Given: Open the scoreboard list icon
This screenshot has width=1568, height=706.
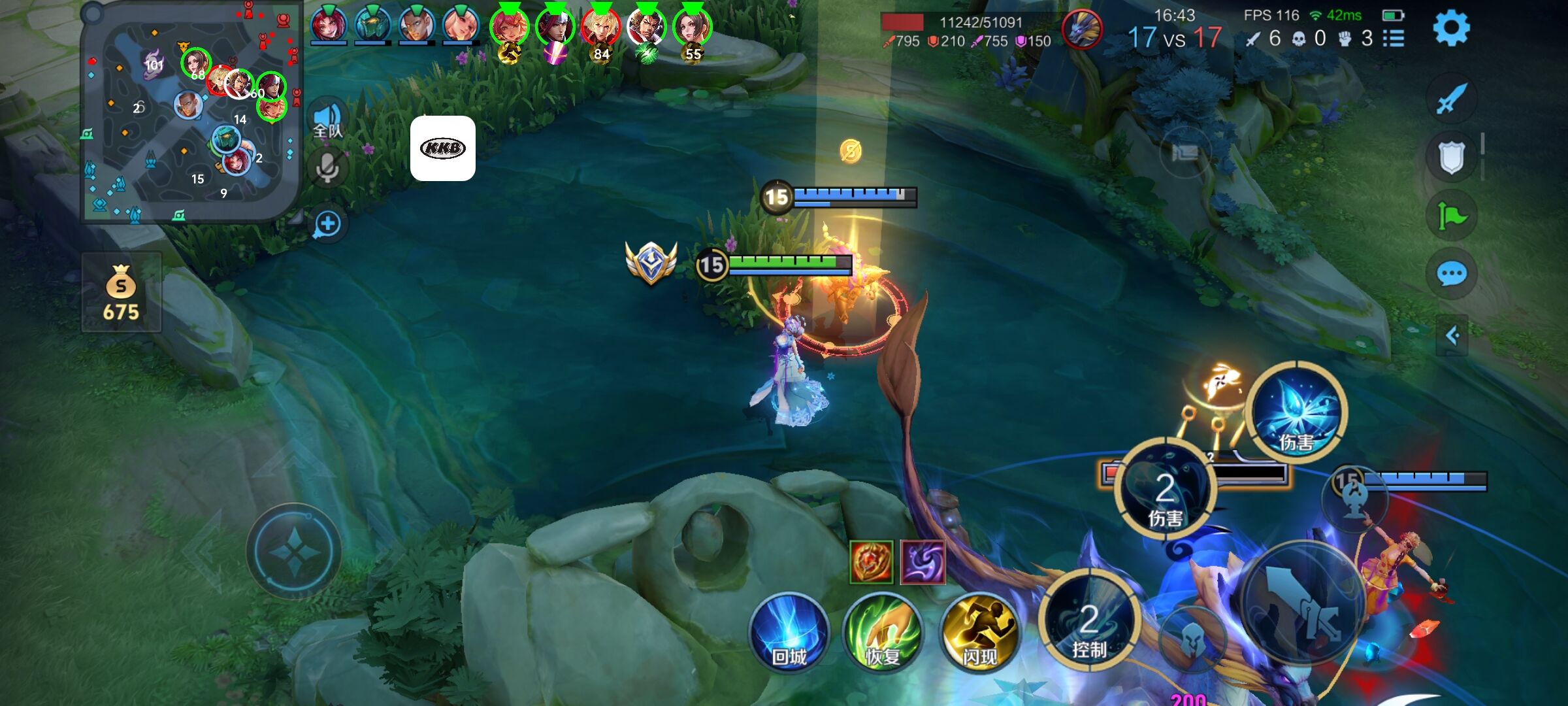Looking at the screenshot, I should [x=1394, y=39].
